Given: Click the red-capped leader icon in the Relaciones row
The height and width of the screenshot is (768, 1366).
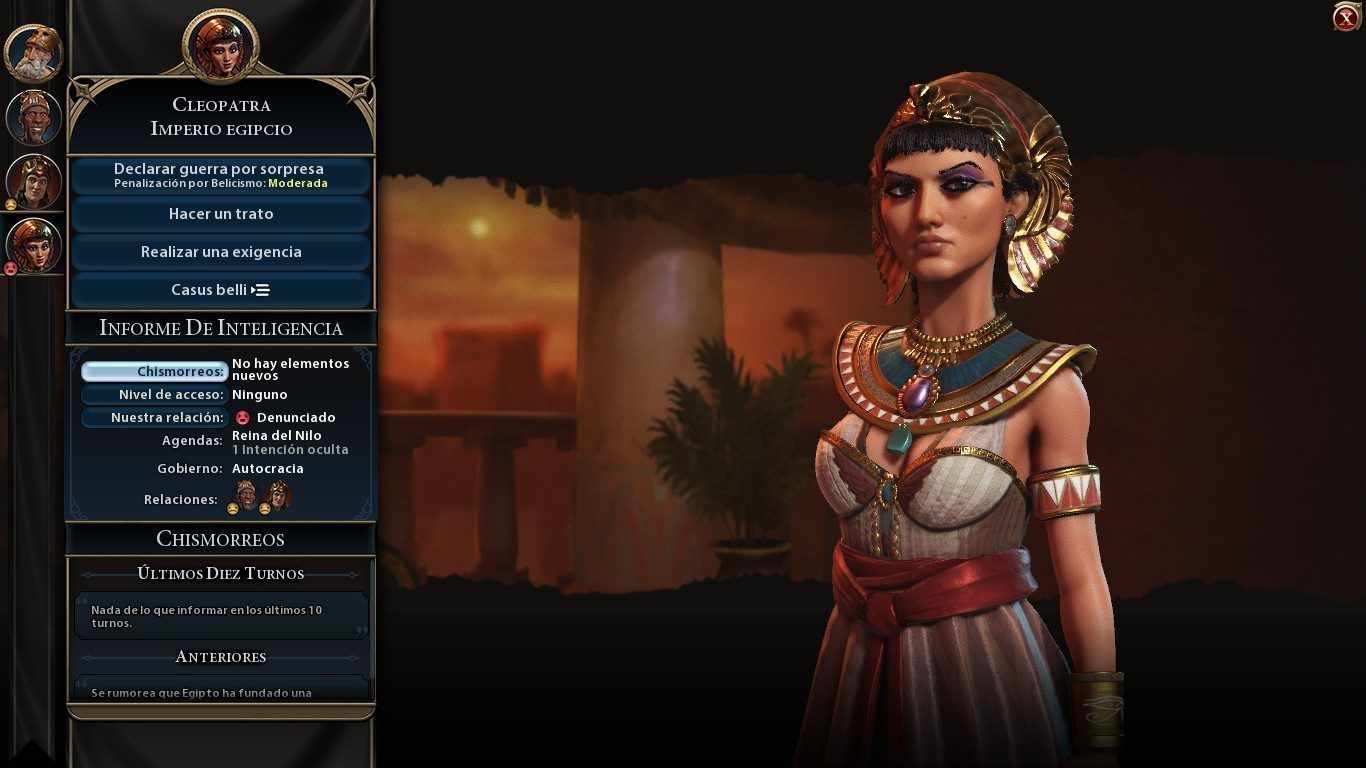Looking at the screenshot, I should (245, 496).
